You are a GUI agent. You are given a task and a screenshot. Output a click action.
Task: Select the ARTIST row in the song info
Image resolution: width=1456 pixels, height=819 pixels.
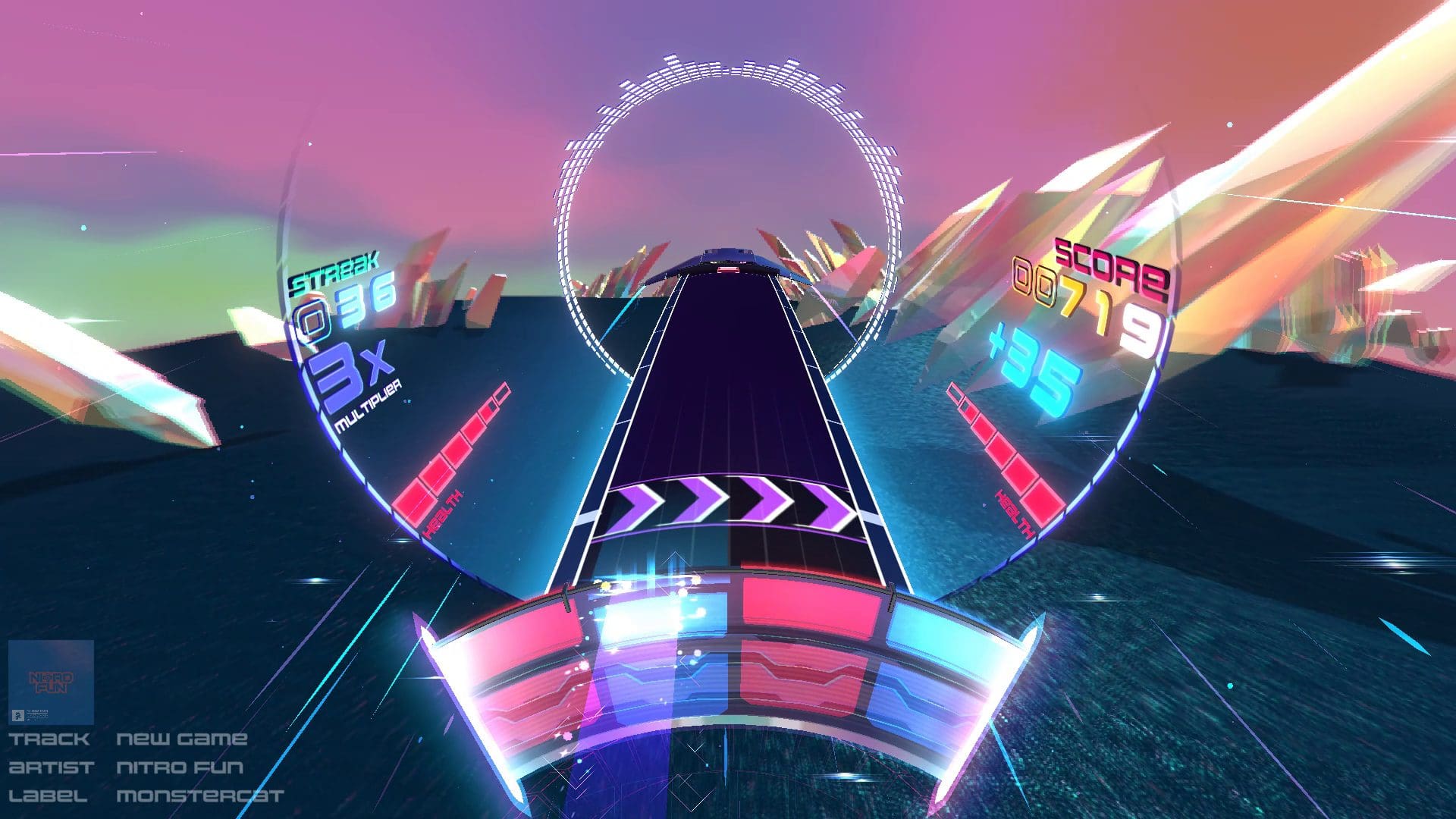[49, 766]
